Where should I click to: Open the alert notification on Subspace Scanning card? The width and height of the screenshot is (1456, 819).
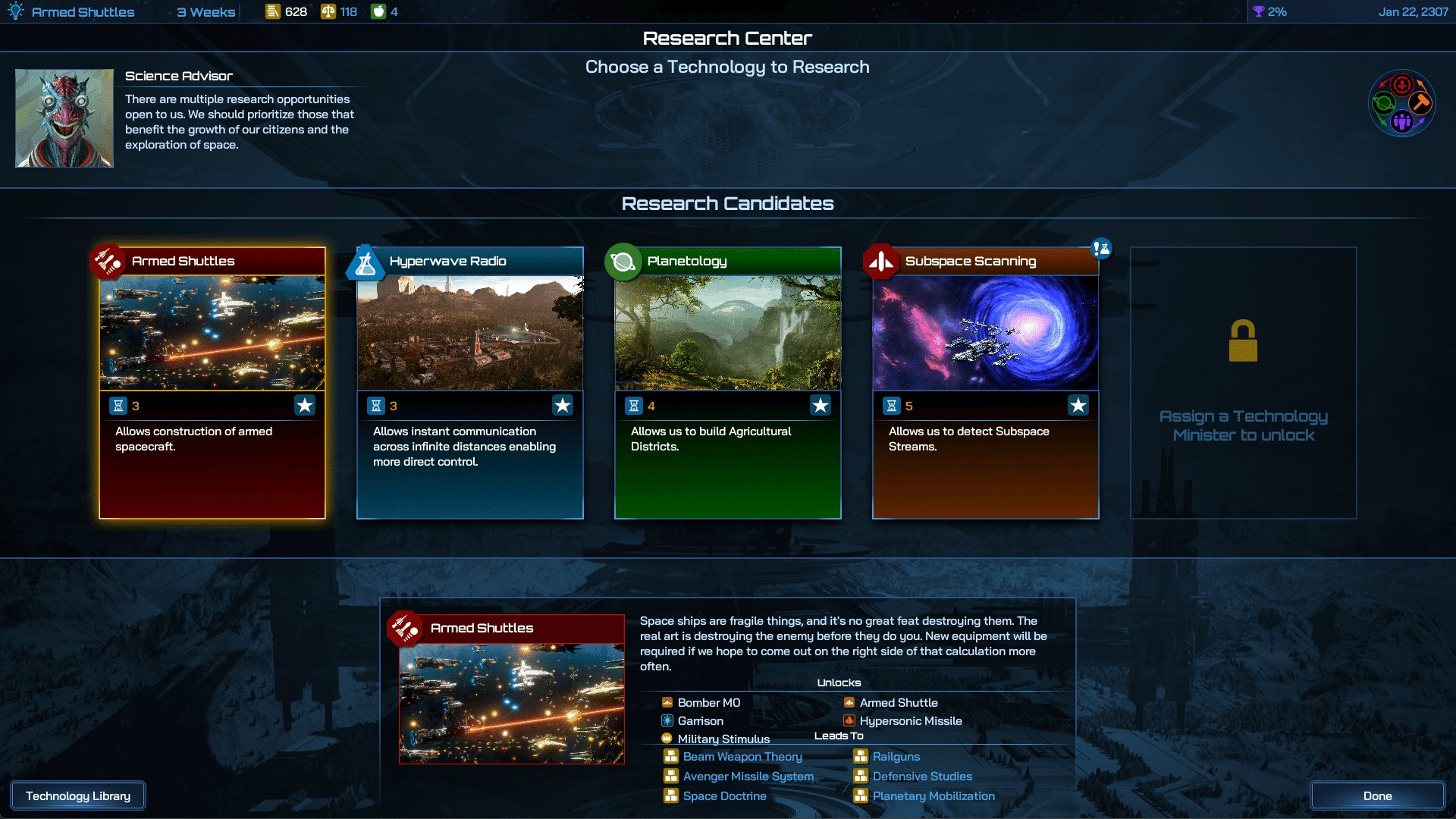pos(1101,248)
